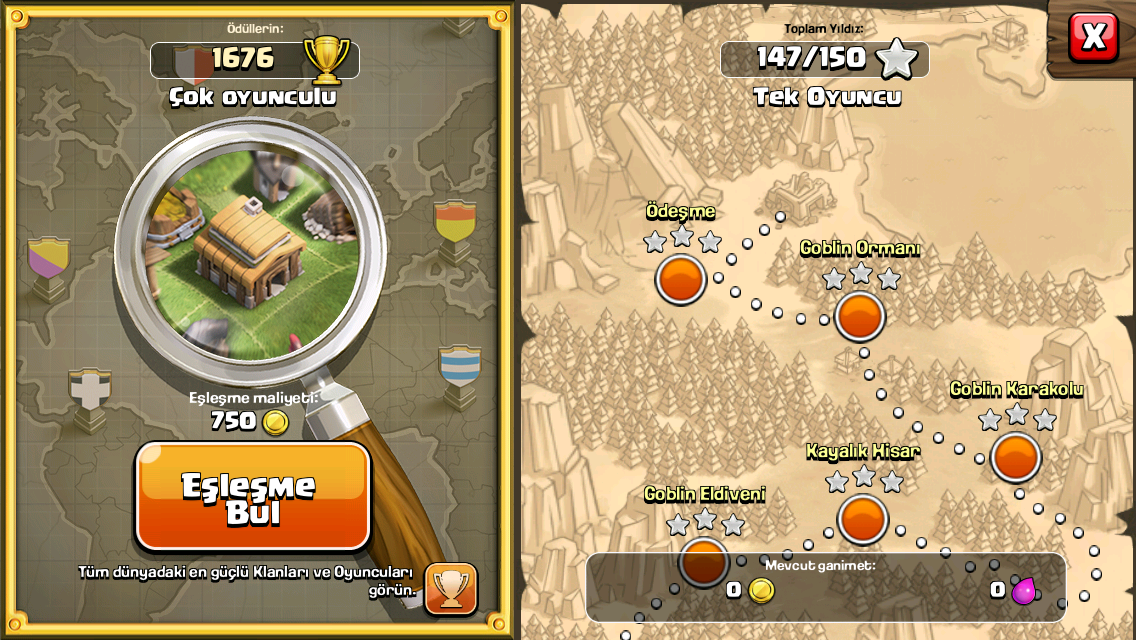Image resolution: width=1136 pixels, height=640 pixels.
Task: Close the attack map screen
Action: pos(1093,37)
